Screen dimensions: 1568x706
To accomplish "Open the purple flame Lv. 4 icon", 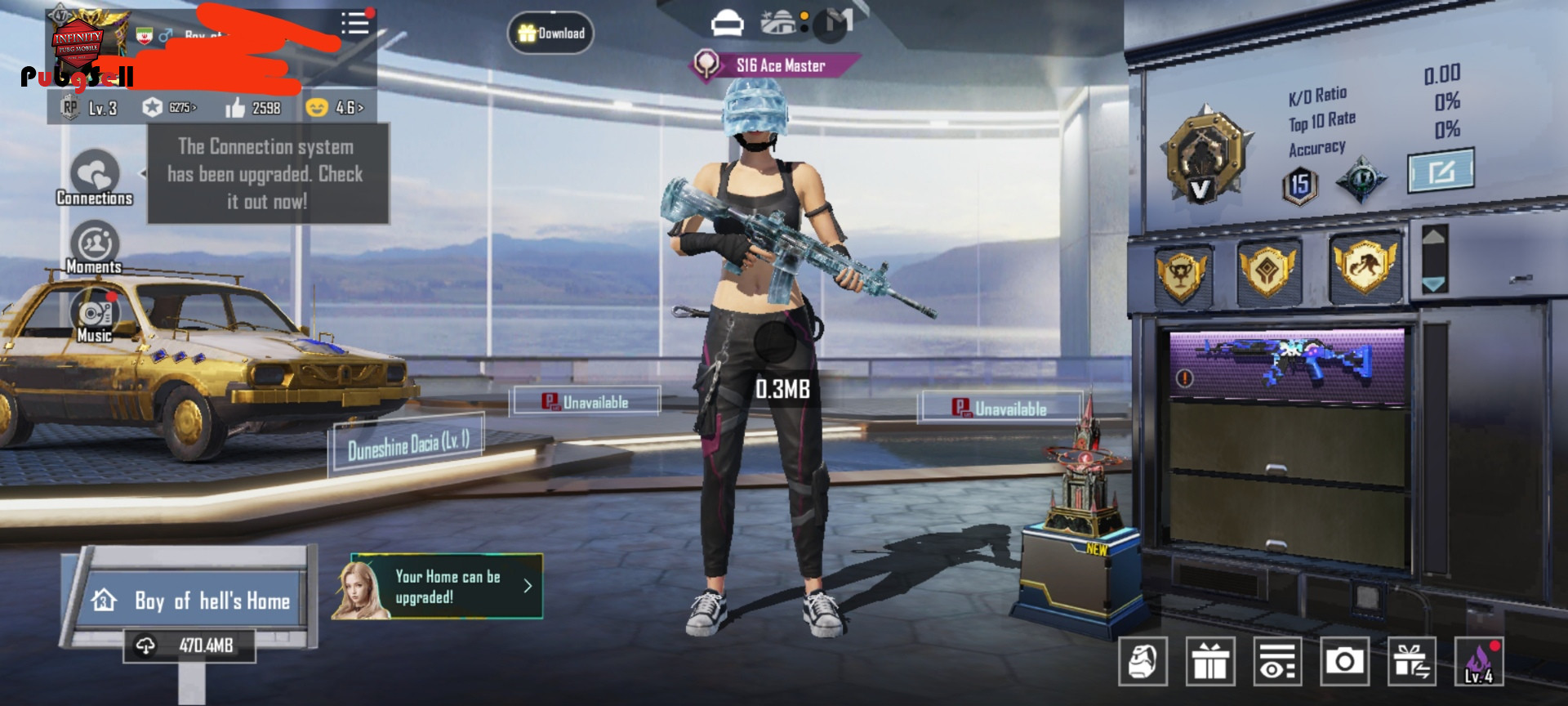I will (x=1479, y=661).
